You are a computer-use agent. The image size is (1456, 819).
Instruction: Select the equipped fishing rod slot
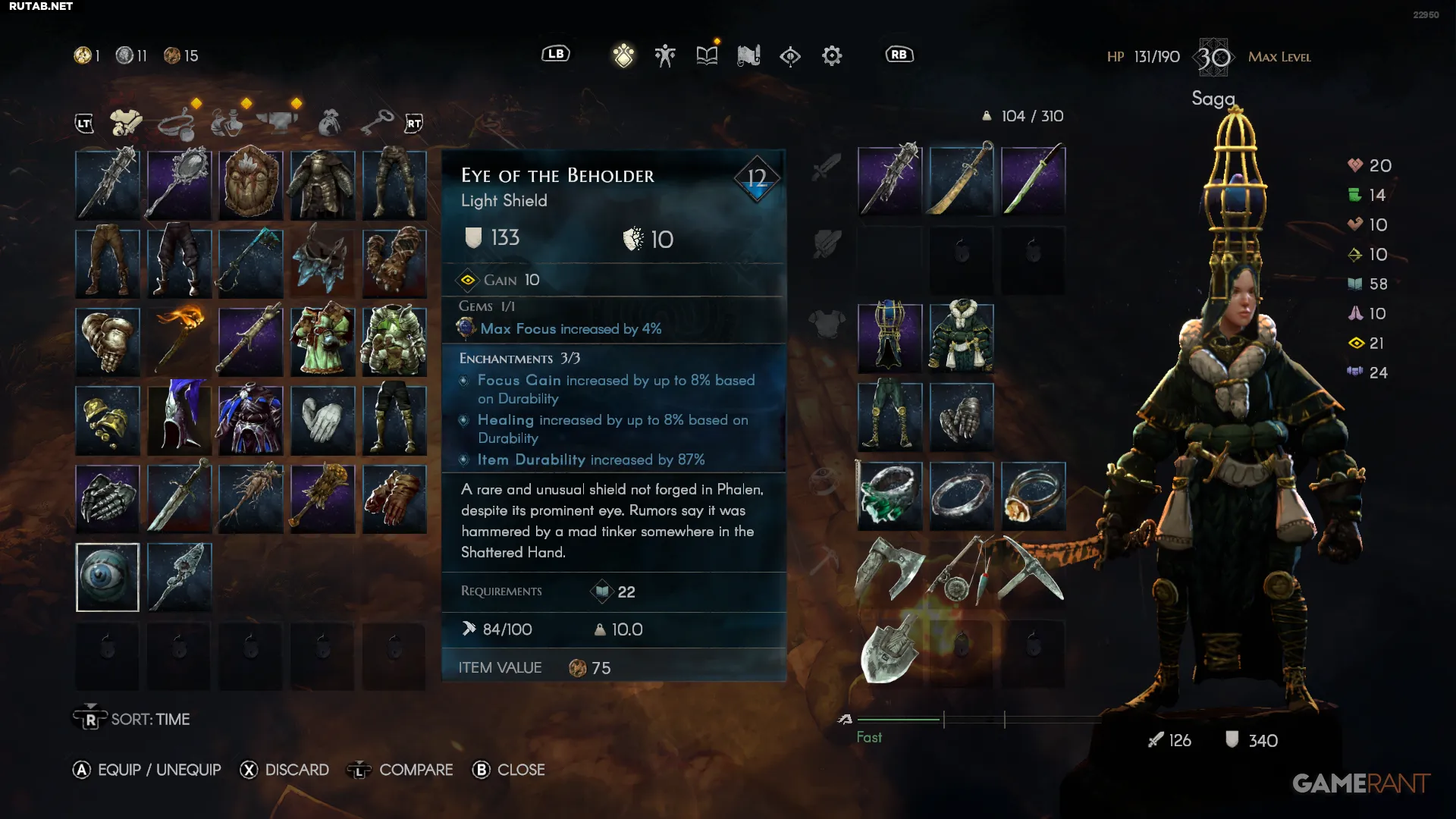pyautogui.click(x=962, y=570)
